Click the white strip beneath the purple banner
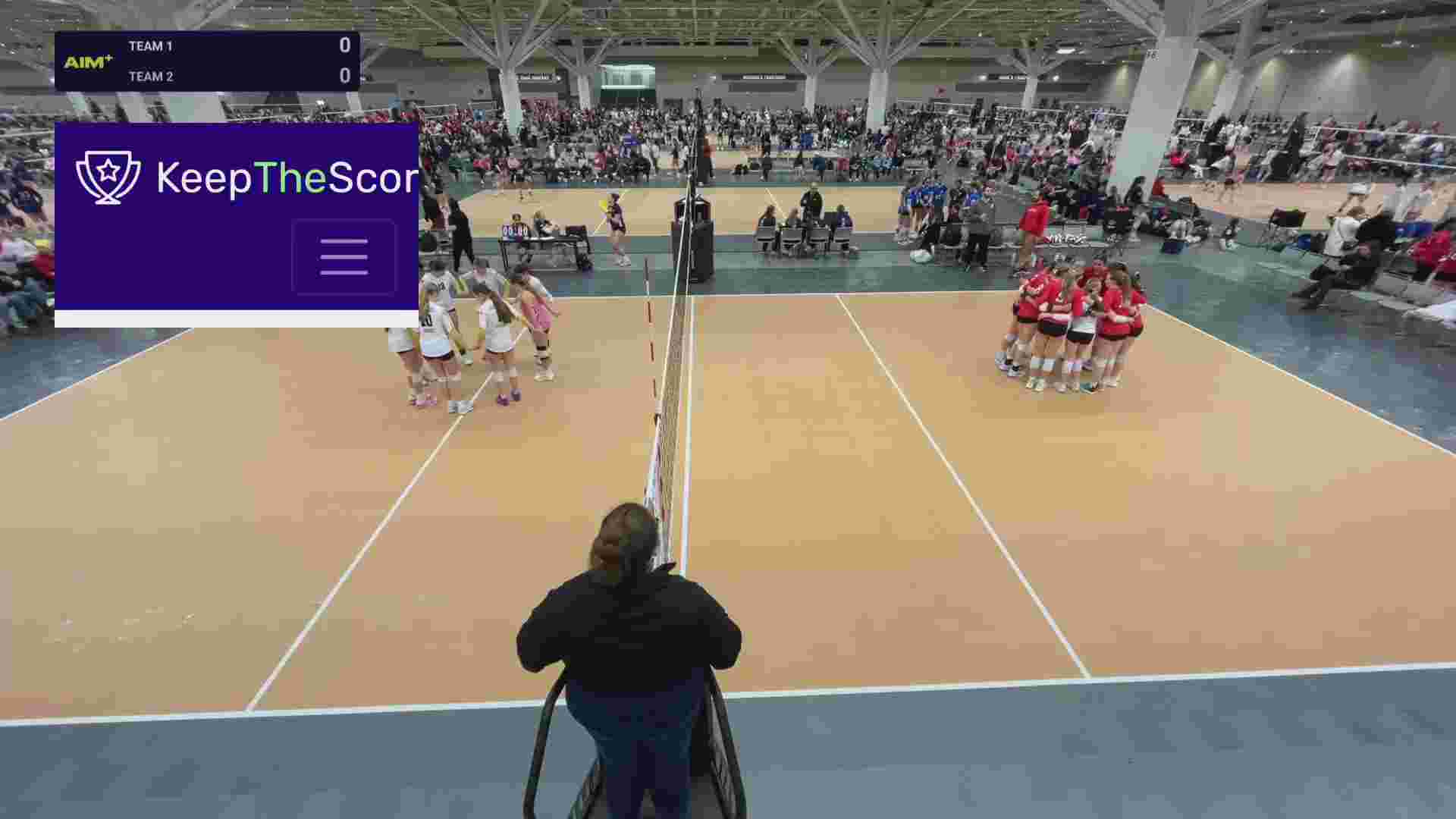1456x819 pixels. 235,318
